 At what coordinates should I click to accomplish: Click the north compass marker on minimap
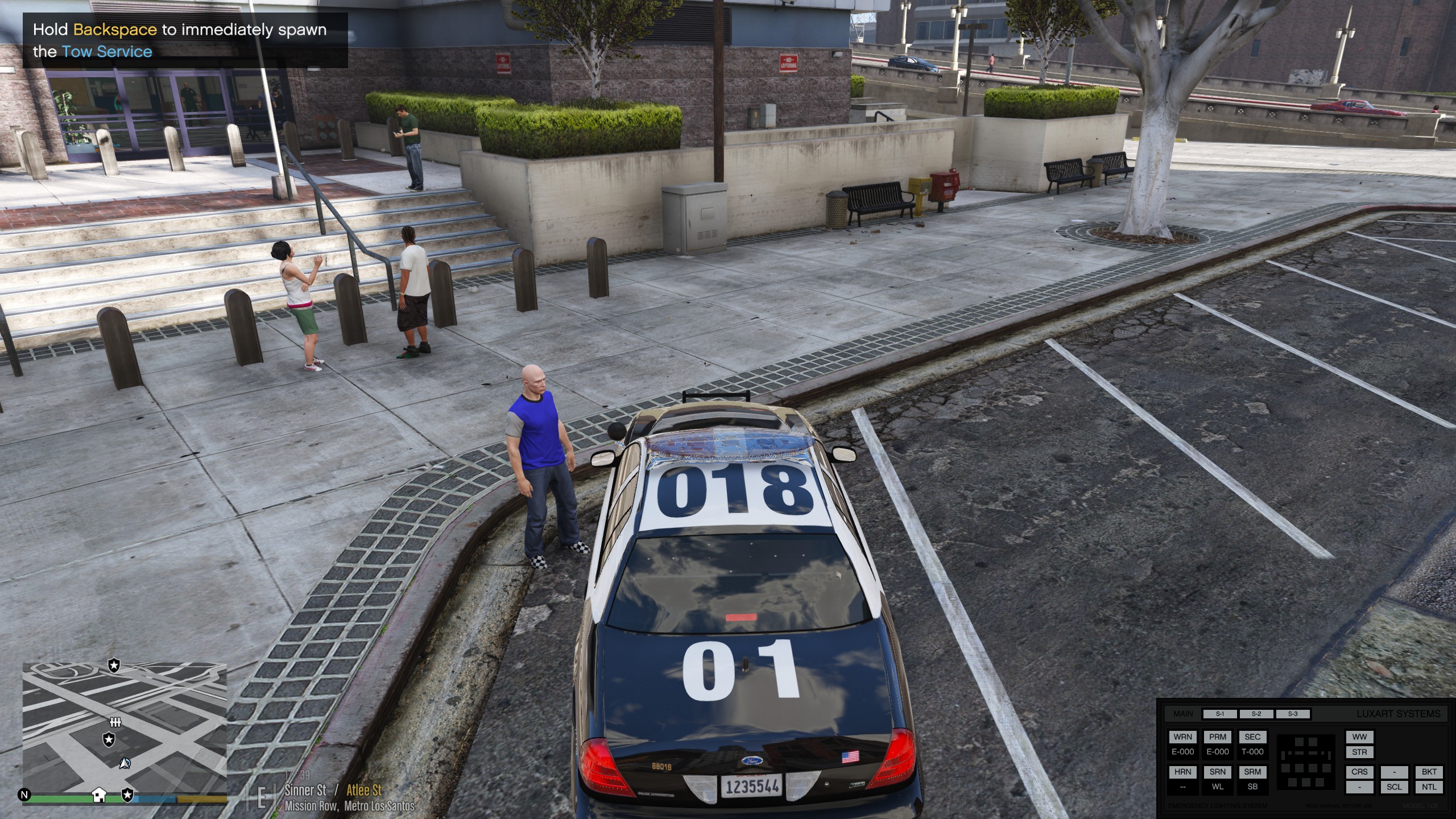[x=24, y=795]
